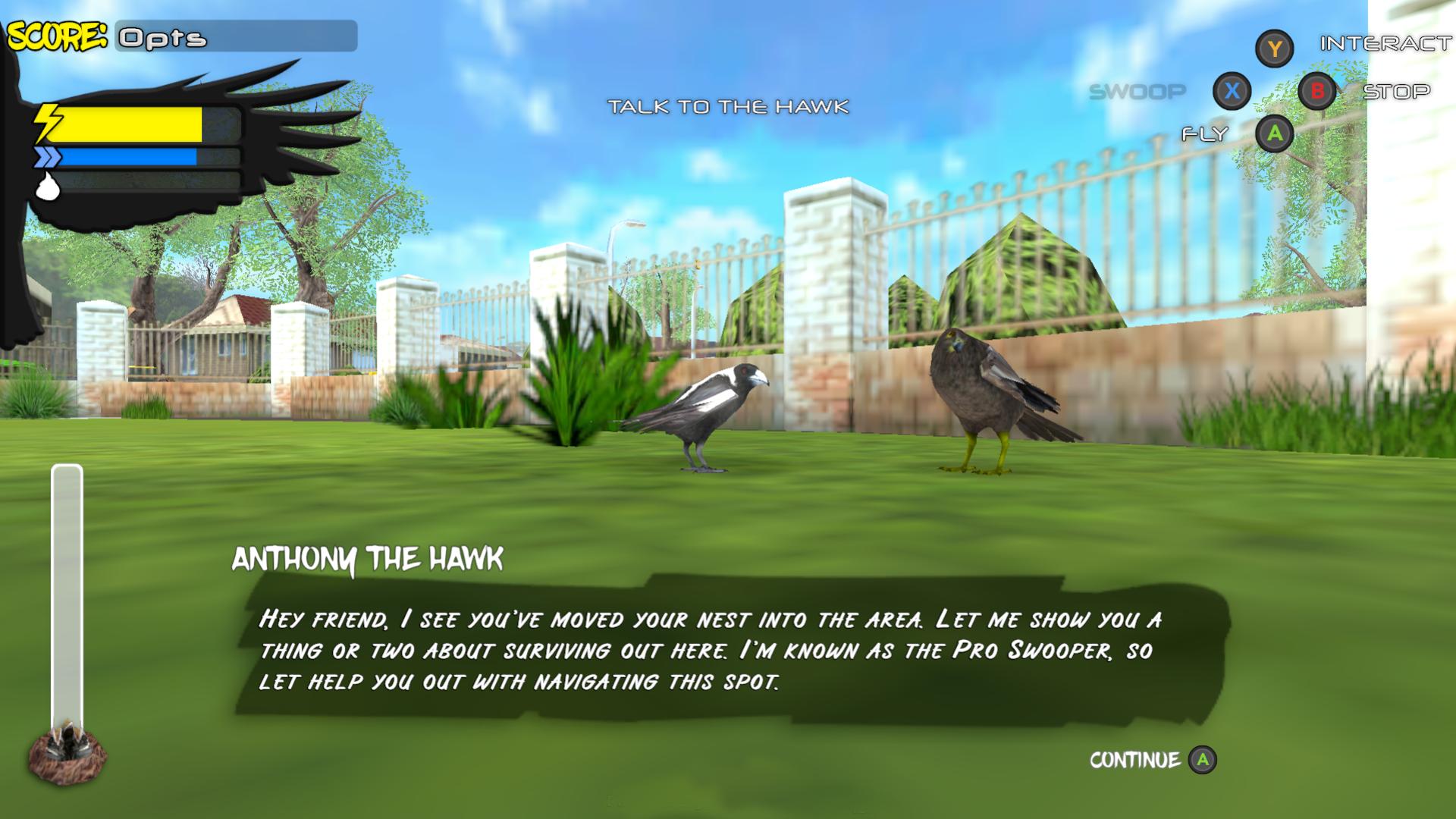Select the X swoop button icon
The width and height of the screenshot is (1456, 819).
[x=1234, y=91]
